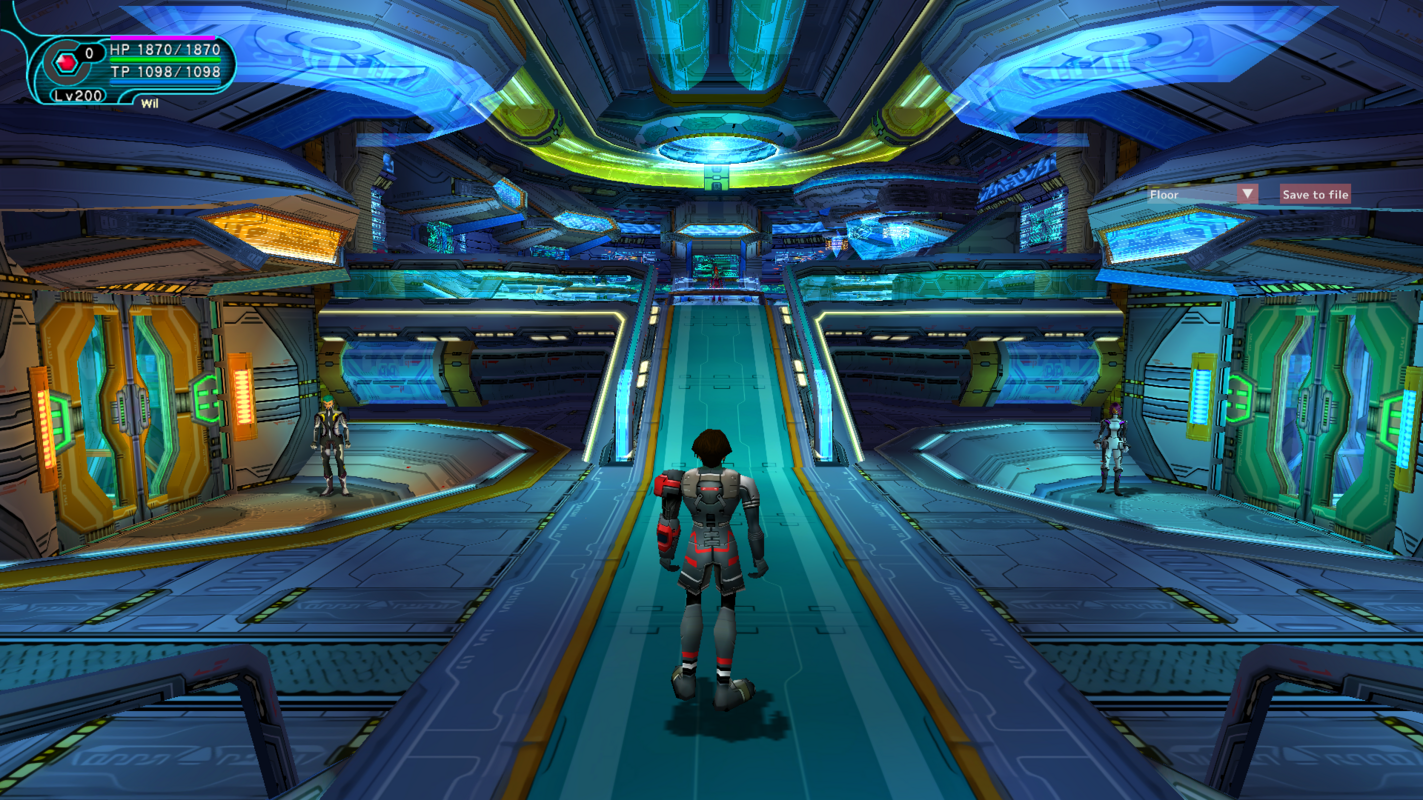Click the downward arrow next to Floor
This screenshot has width=1423, height=800.
pos(1248,192)
